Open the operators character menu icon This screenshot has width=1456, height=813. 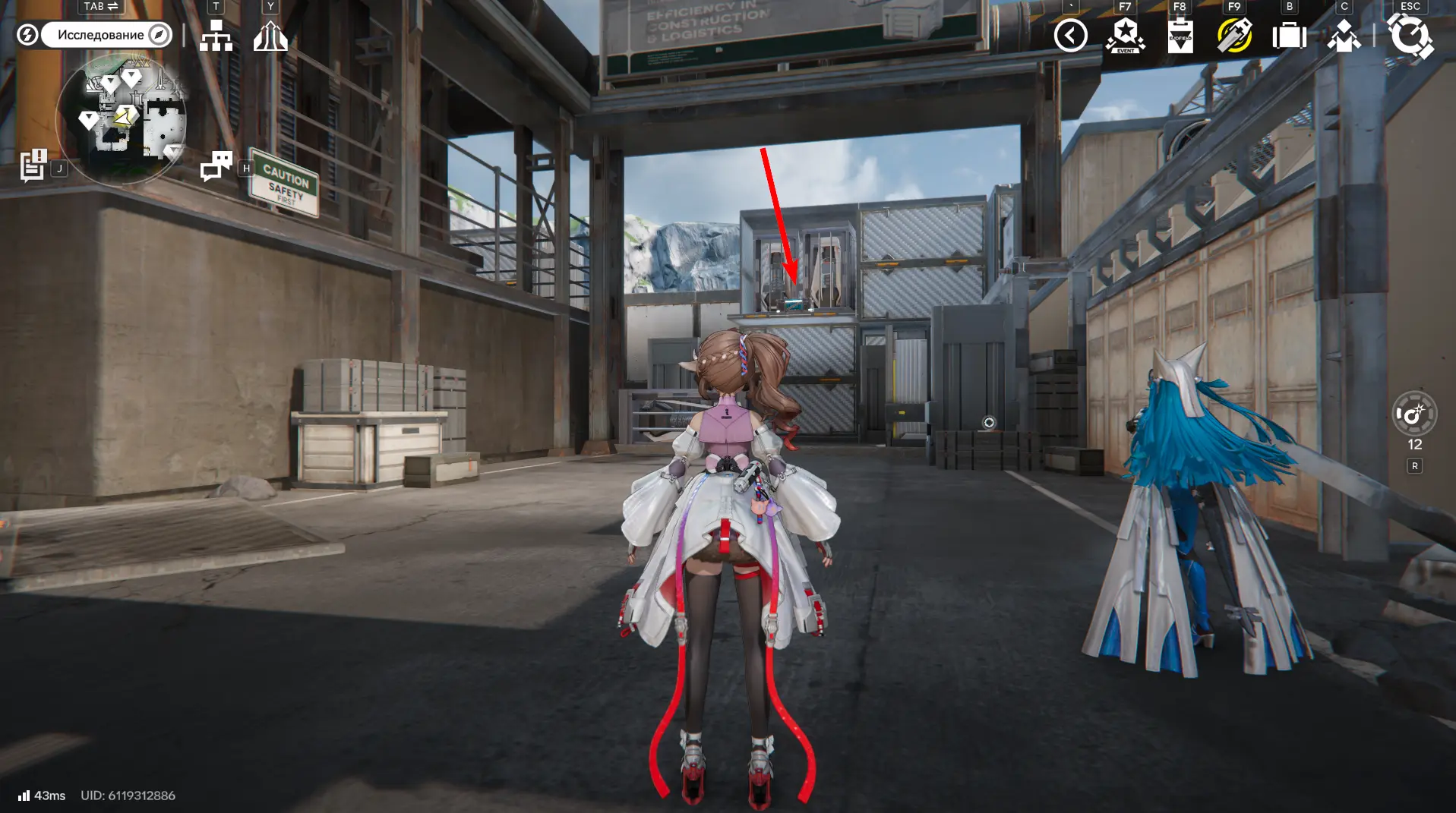click(x=1344, y=35)
